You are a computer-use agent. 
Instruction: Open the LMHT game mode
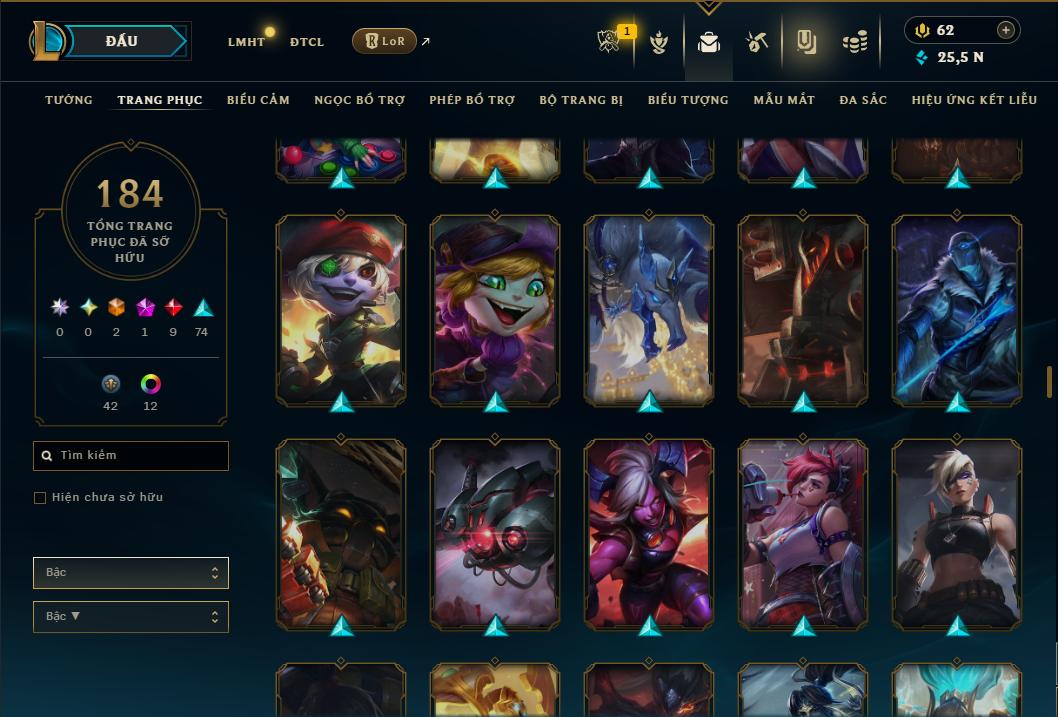[246, 42]
